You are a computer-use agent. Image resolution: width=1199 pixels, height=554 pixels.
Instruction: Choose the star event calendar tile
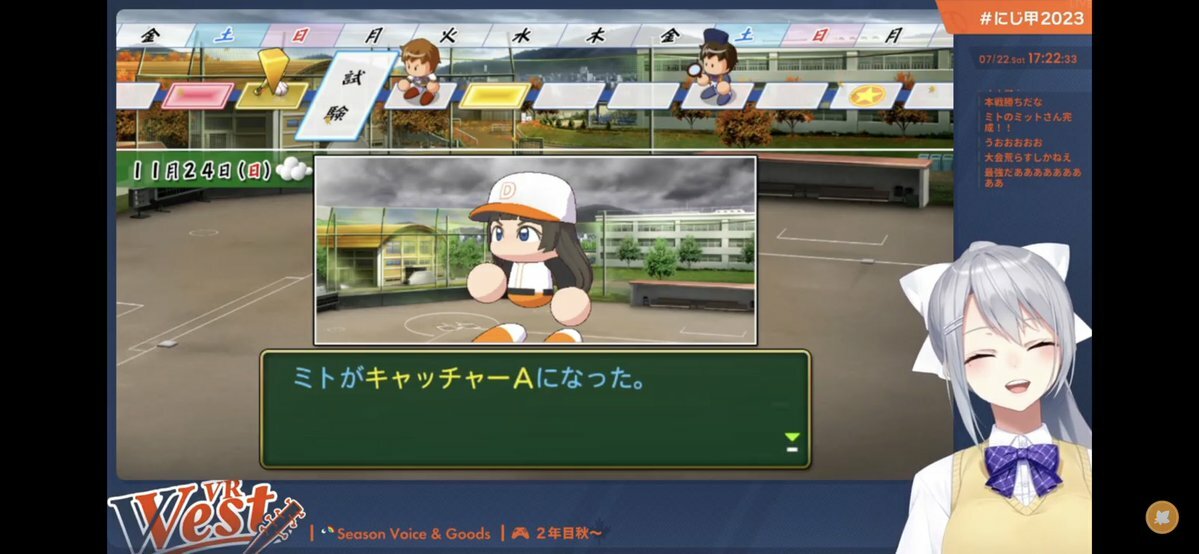(x=864, y=96)
